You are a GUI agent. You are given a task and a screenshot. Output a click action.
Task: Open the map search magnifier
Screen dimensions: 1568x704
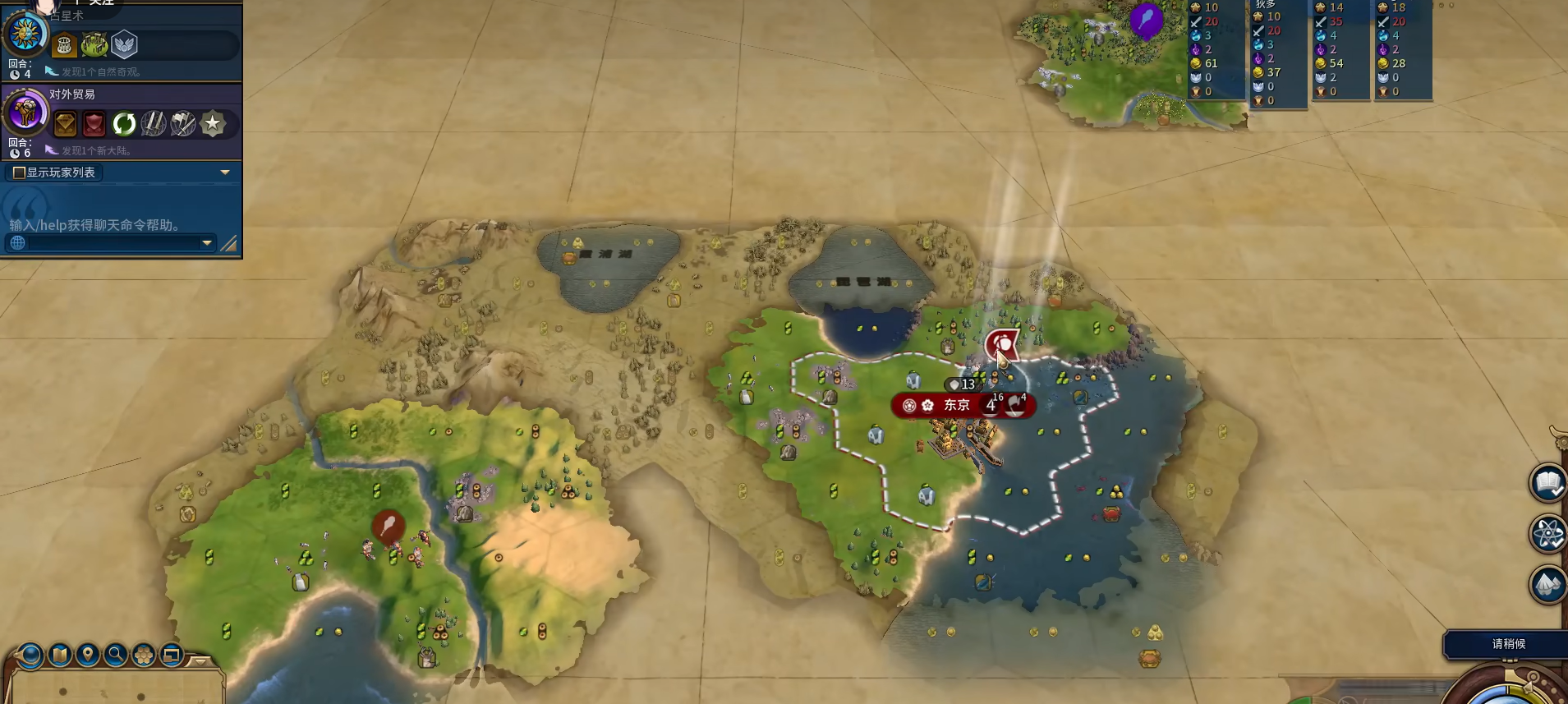[116, 655]
